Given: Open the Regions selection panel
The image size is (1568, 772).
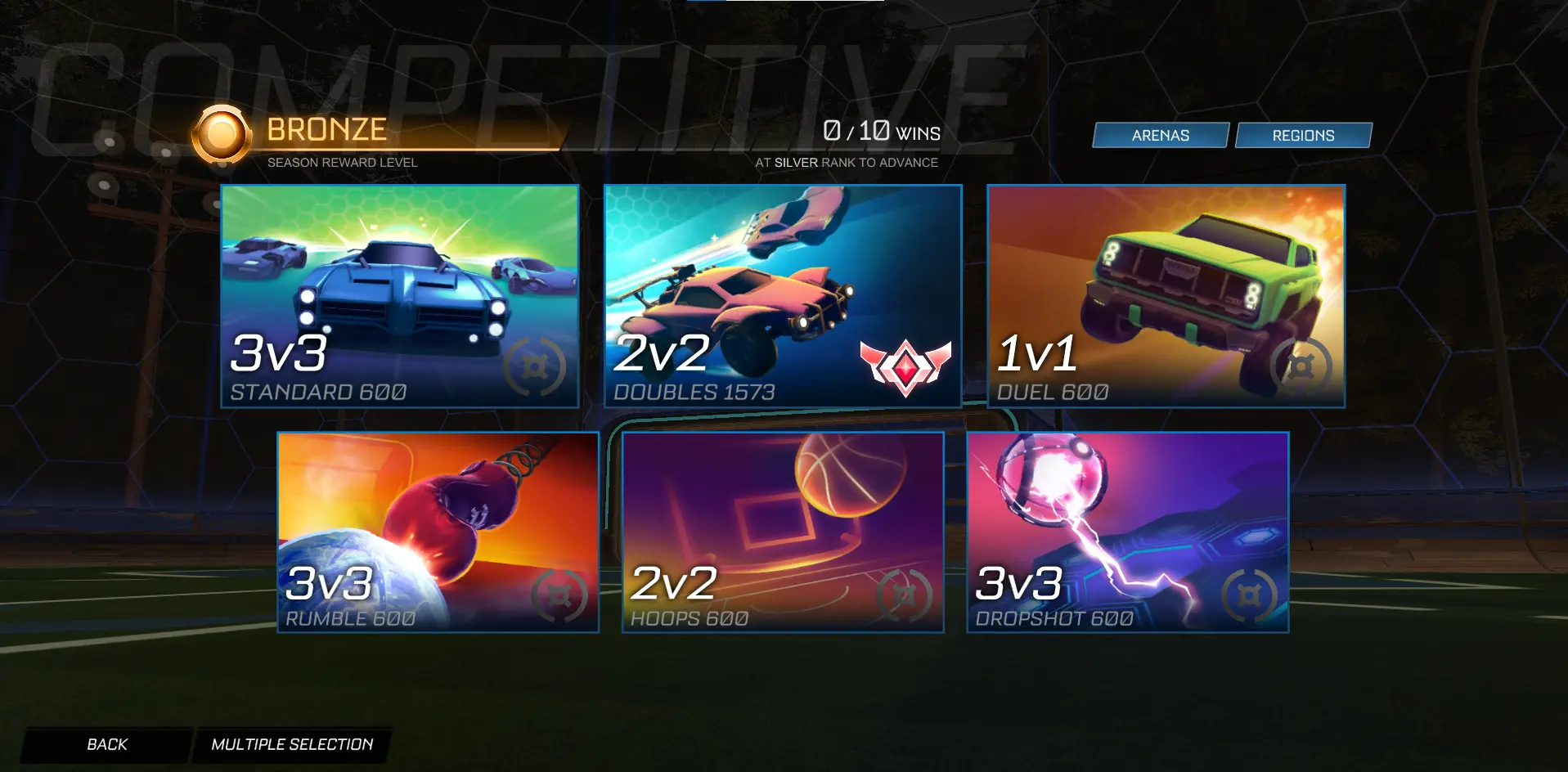Looking at the screenshot, I should [x=1304, y=135].
